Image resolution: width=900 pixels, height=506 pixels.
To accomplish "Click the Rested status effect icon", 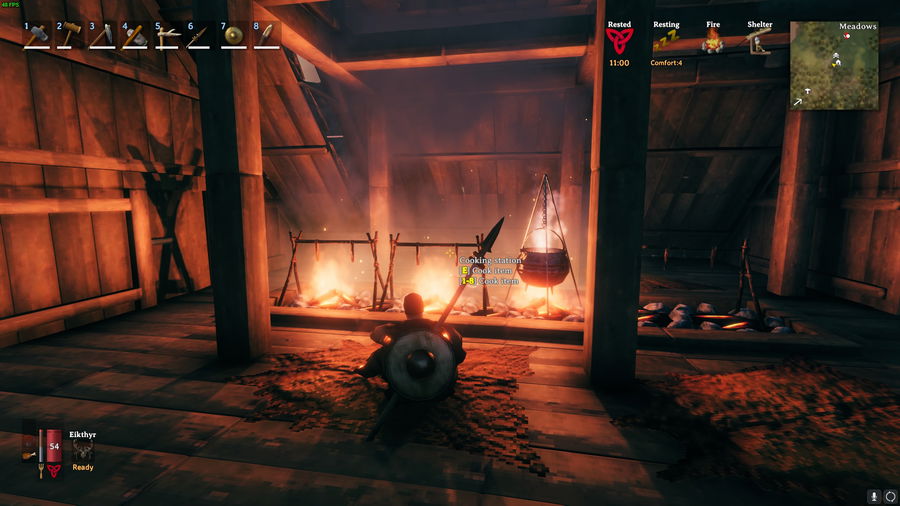I will (619, 41).
